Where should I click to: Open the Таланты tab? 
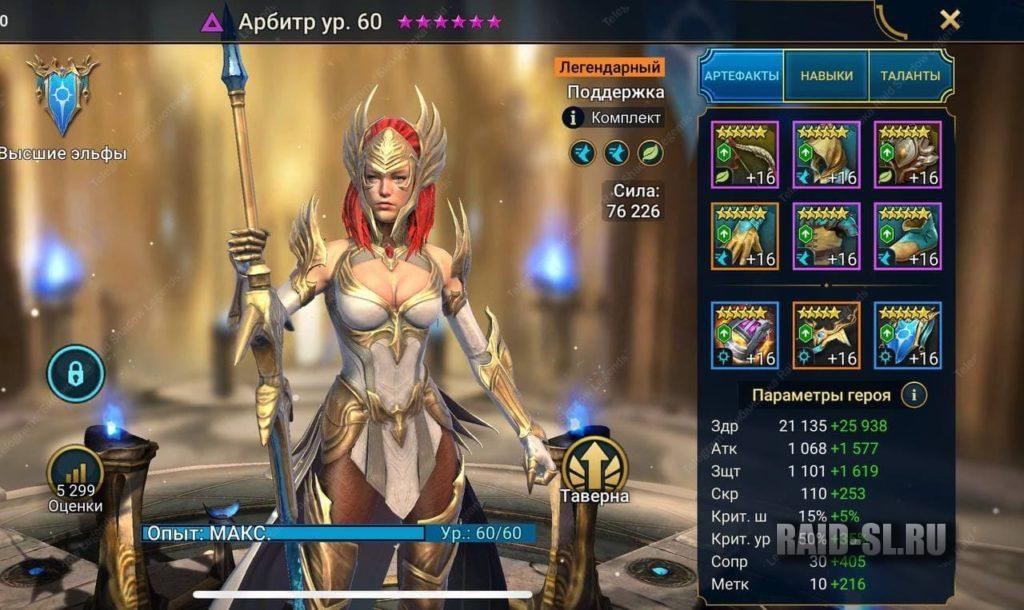pyautogui.click(x=909, y=76)
